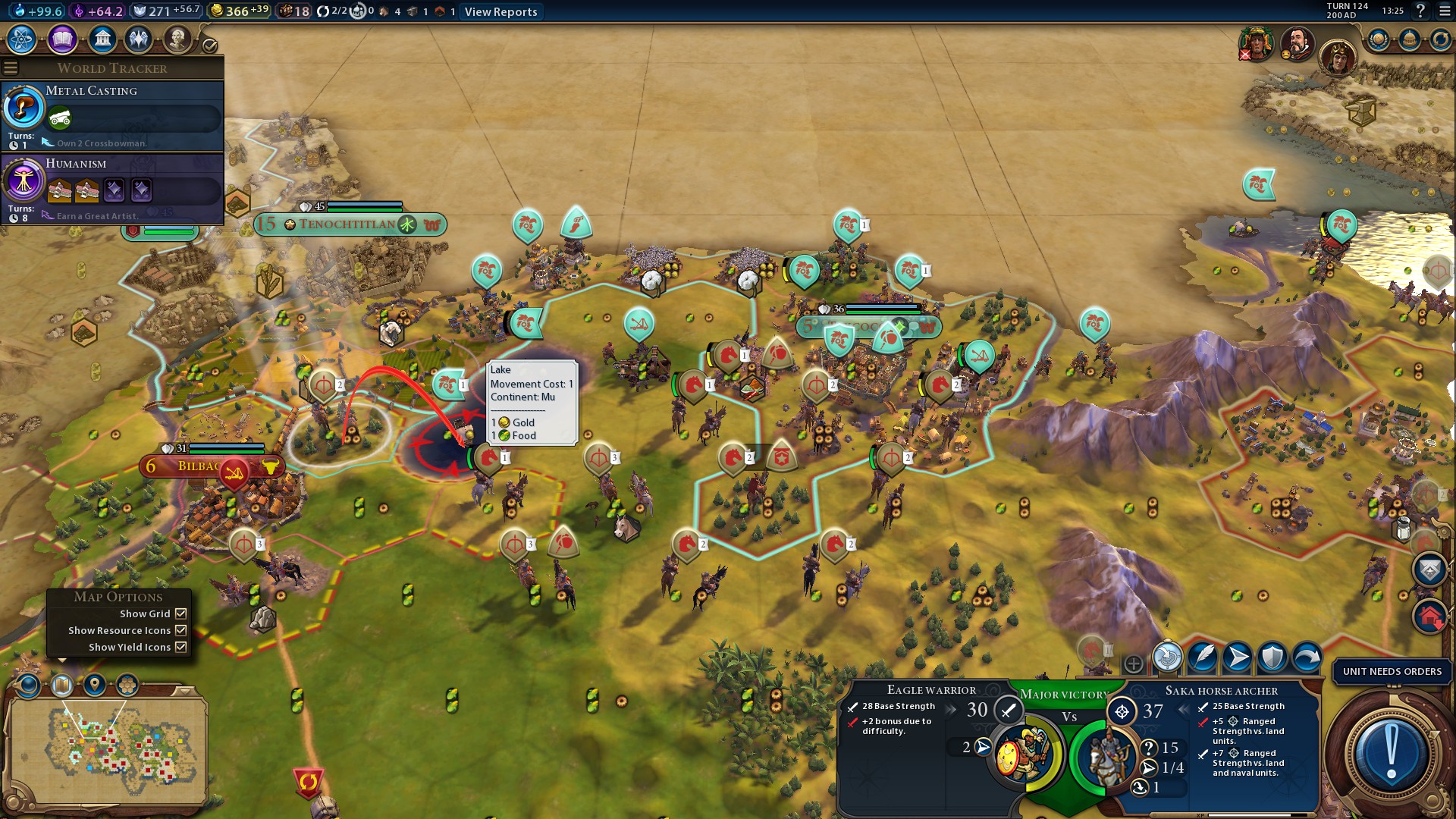Open the Technology tree flask icon
The image size is (1456, 819).
pyautogui.click(x=22, y=39)
